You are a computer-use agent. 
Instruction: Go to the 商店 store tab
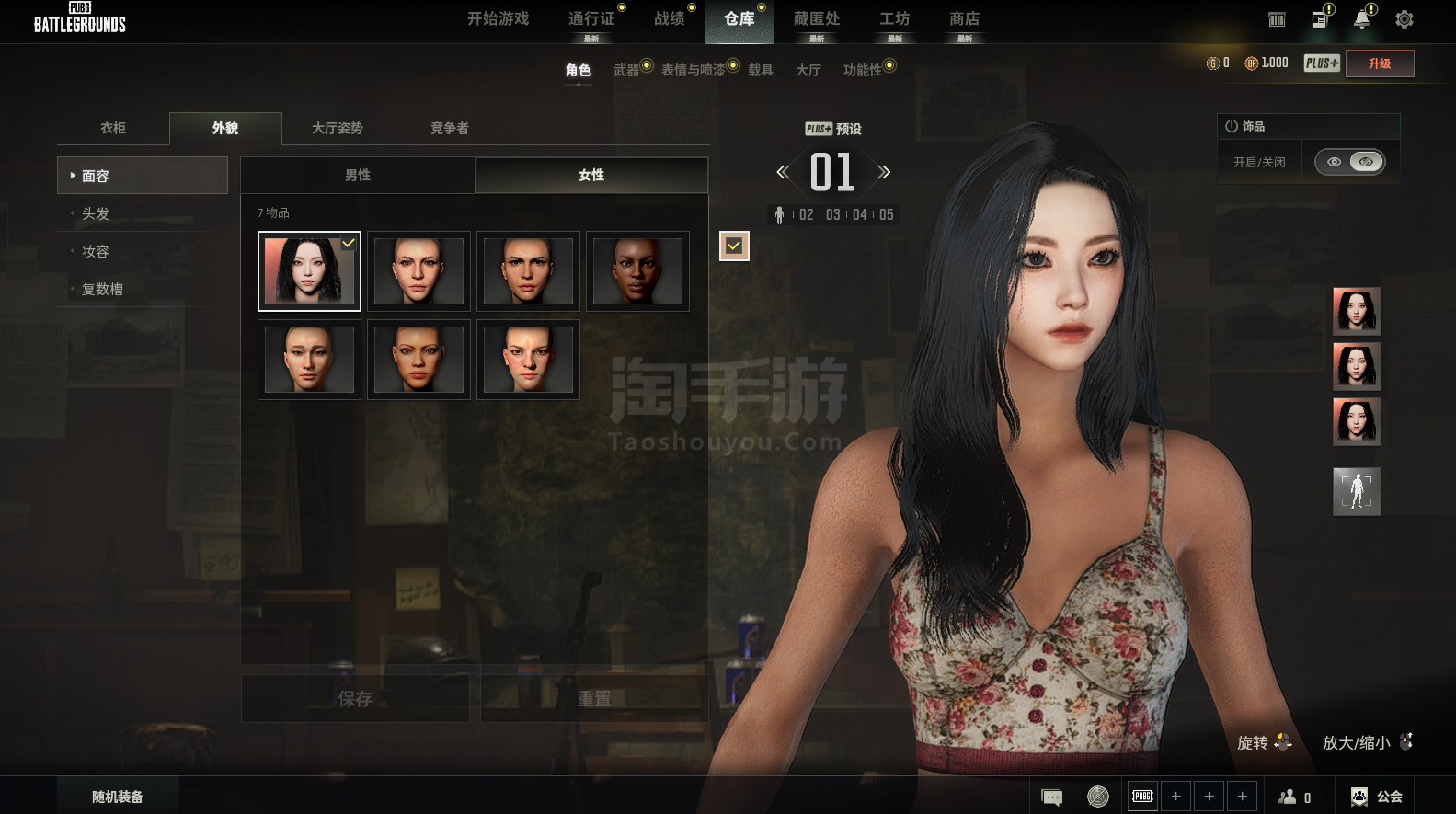click(x=964, y=19)
